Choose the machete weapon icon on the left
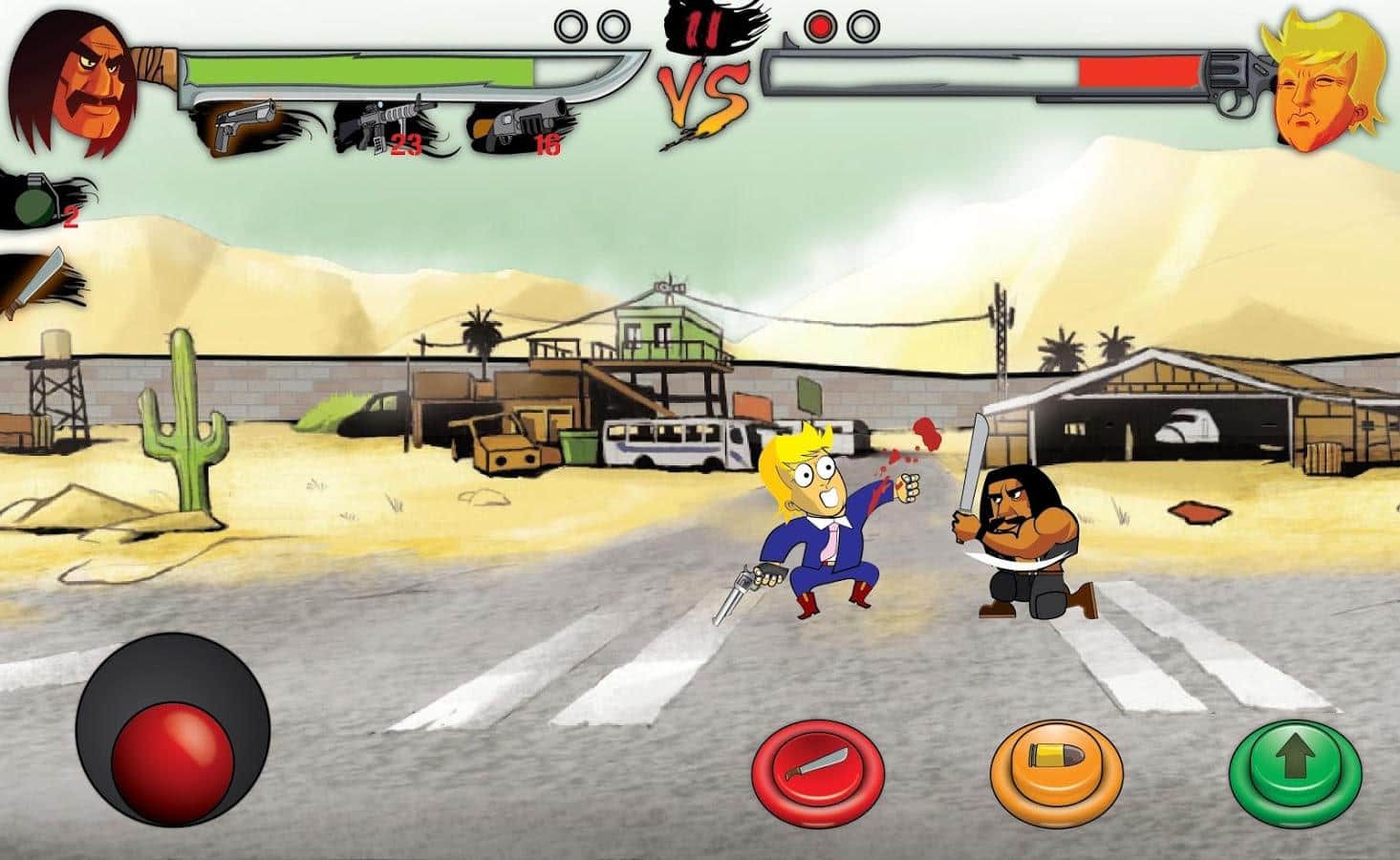Viewport: 1400px width, 860px height. tap(36, 280)
